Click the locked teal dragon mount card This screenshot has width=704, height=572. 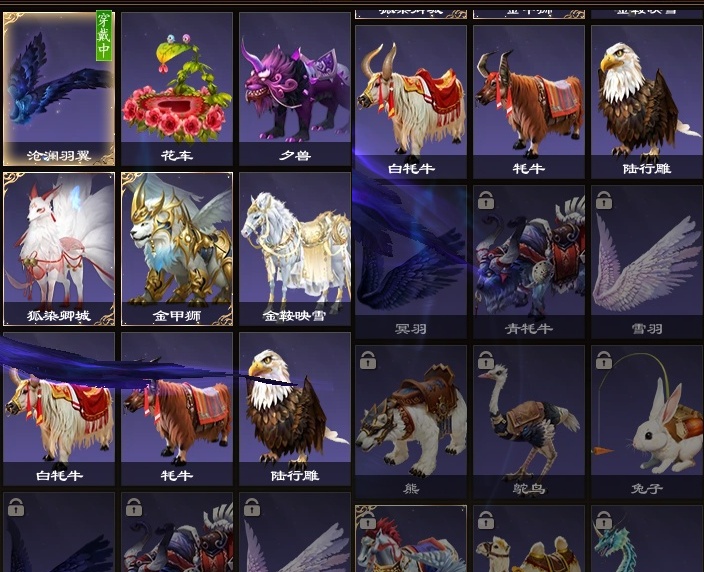645,542
